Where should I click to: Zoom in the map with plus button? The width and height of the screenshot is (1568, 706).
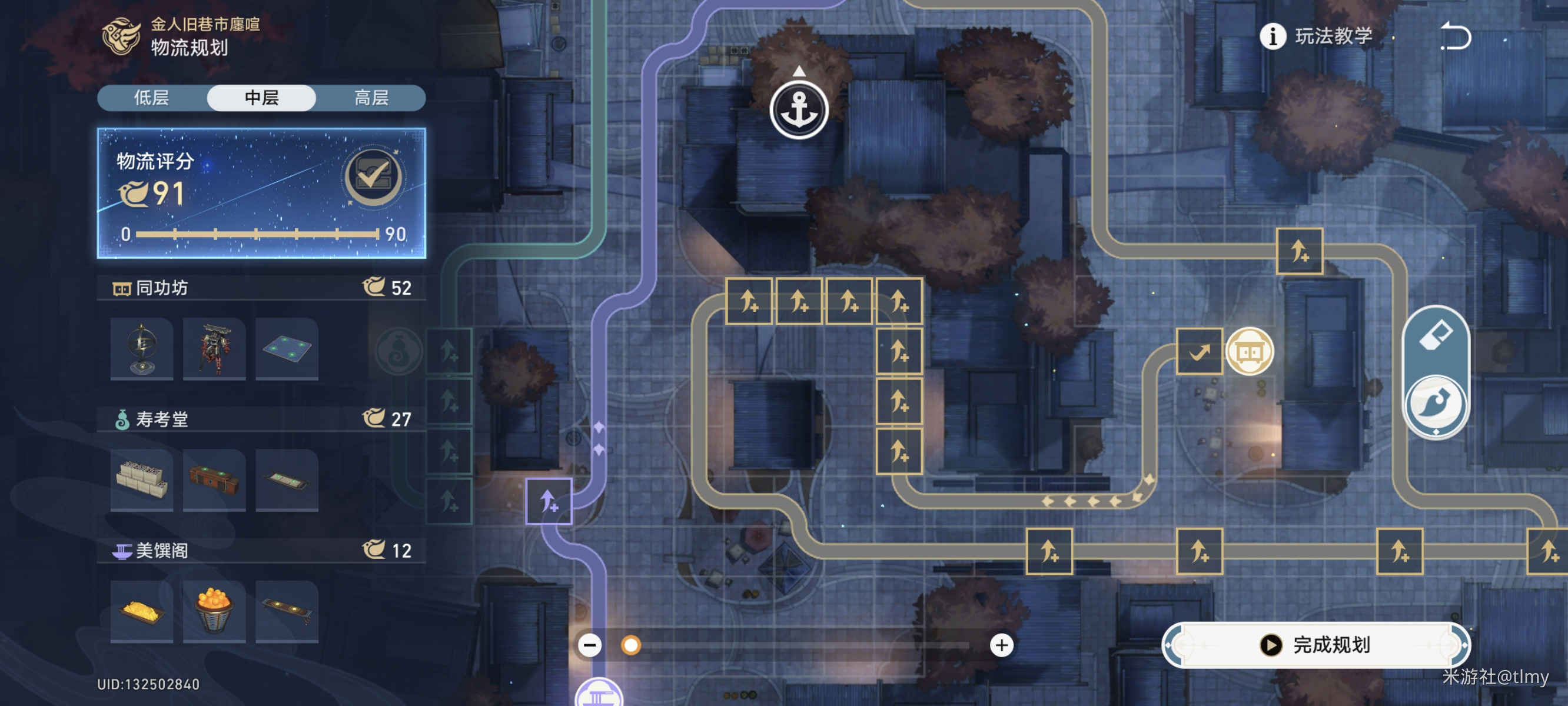1001,645
